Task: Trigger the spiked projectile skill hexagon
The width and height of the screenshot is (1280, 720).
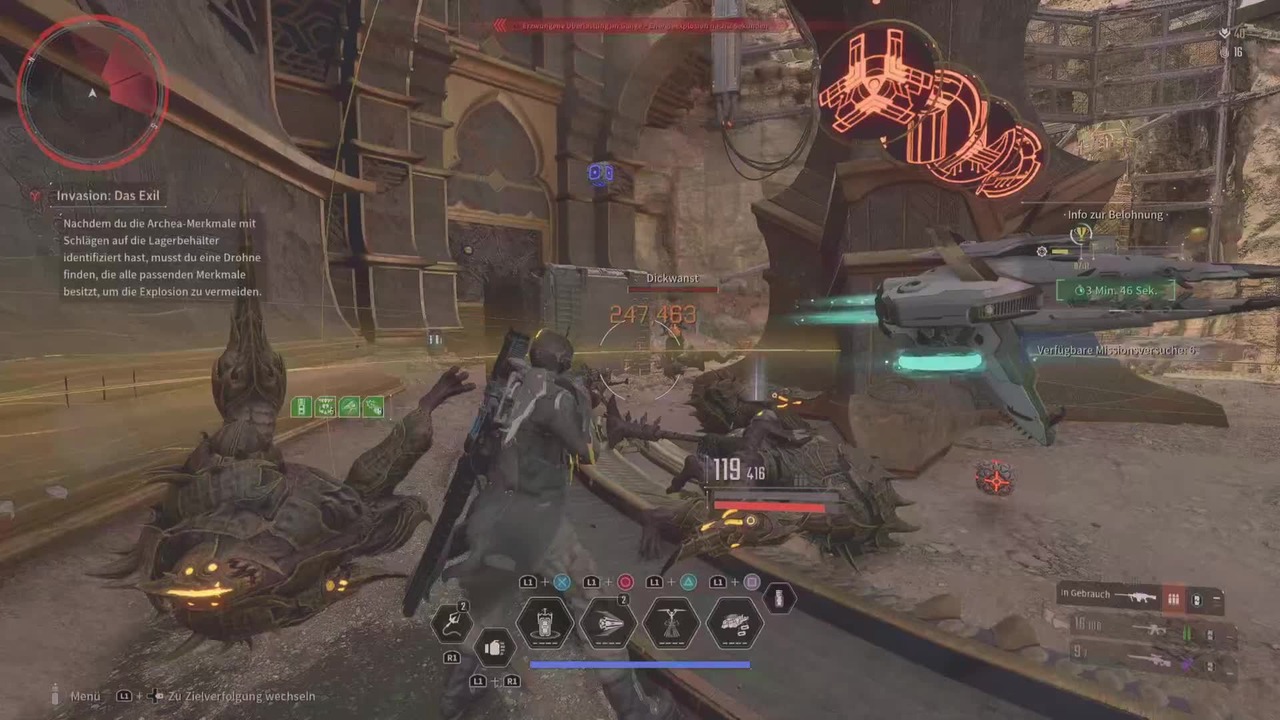Action: (x=607, y=623)
